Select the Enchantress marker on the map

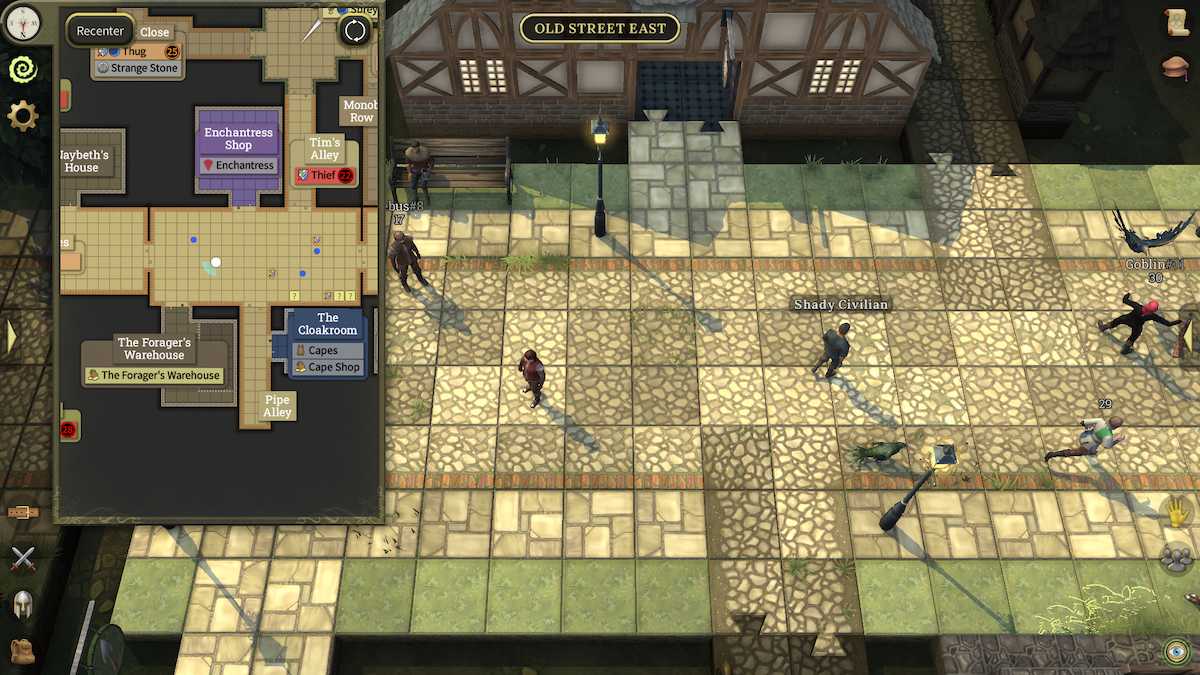(238, 165)
